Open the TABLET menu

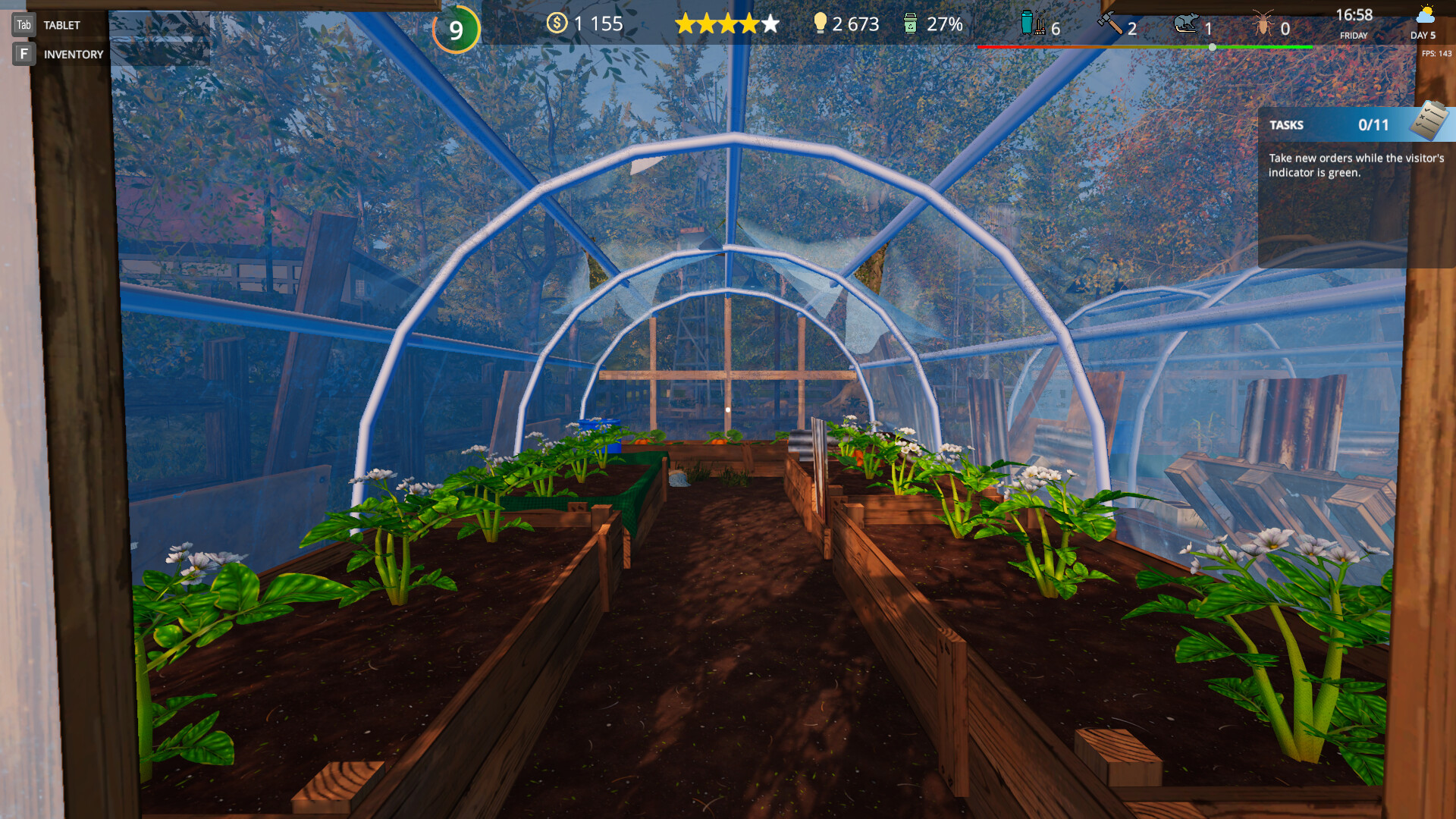point(61,24)
